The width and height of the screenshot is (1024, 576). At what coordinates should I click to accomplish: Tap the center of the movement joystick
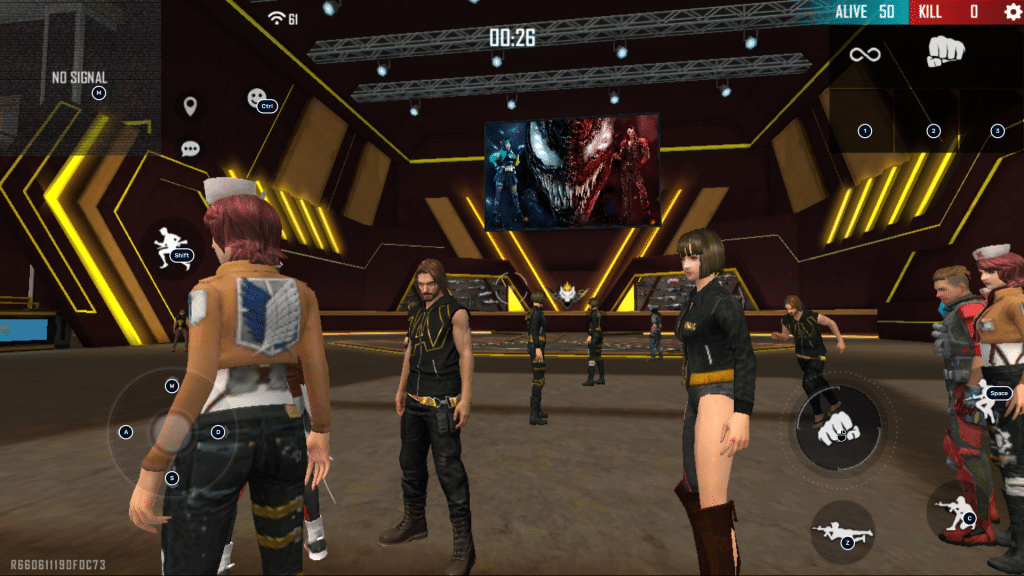(172, 432)
